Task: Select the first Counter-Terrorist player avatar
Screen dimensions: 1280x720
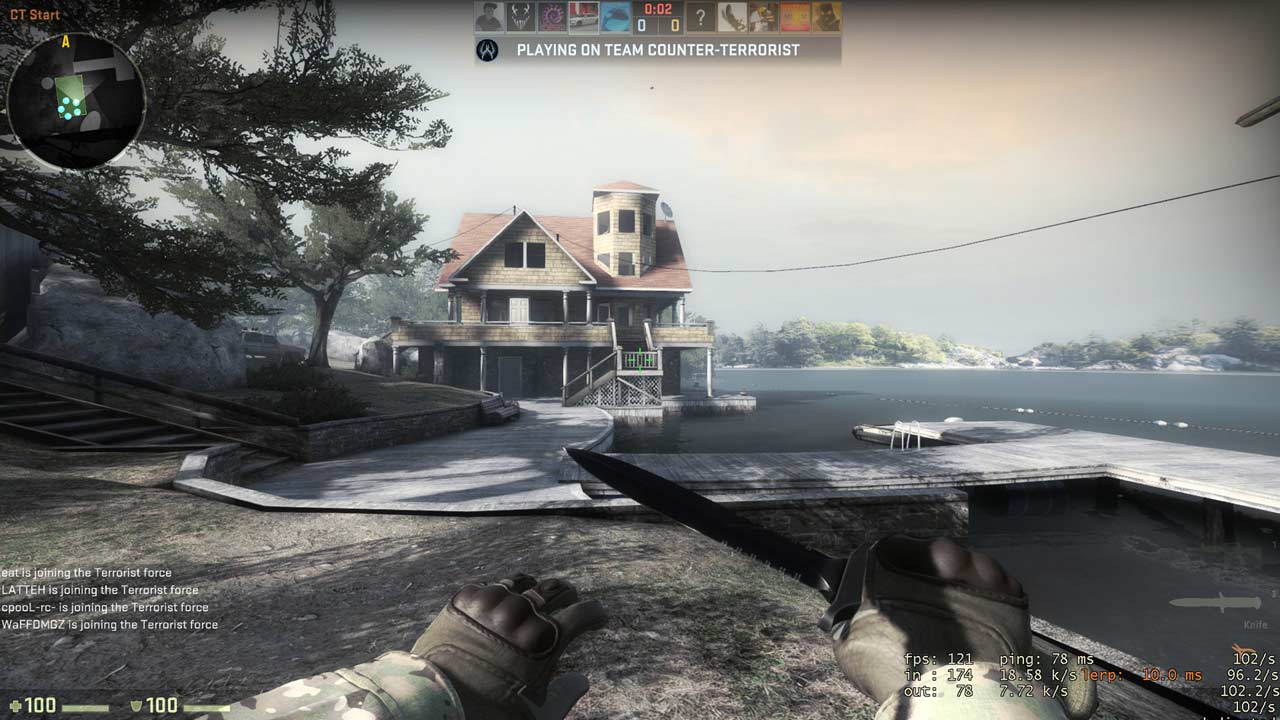Action: [x=490, y=16]
